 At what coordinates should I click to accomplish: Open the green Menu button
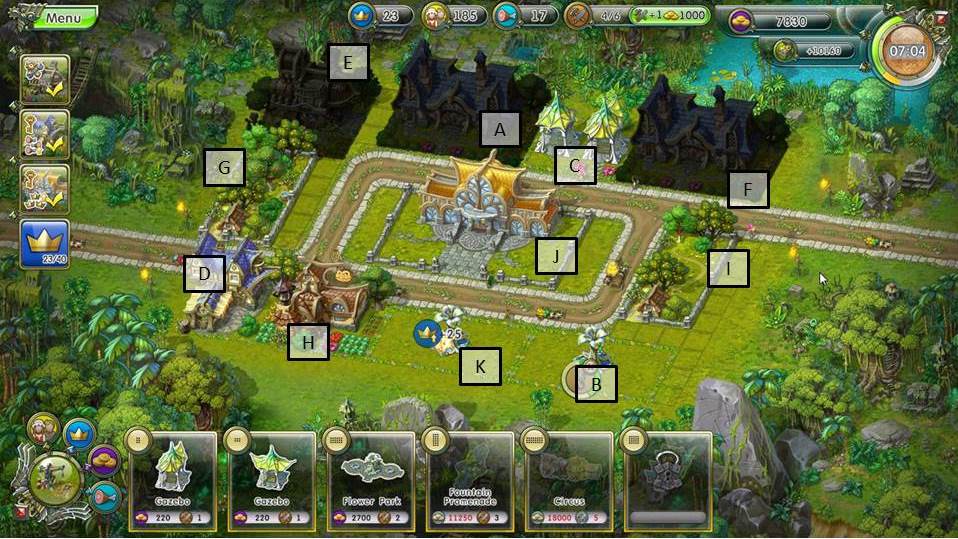click(x=60, y=17)
